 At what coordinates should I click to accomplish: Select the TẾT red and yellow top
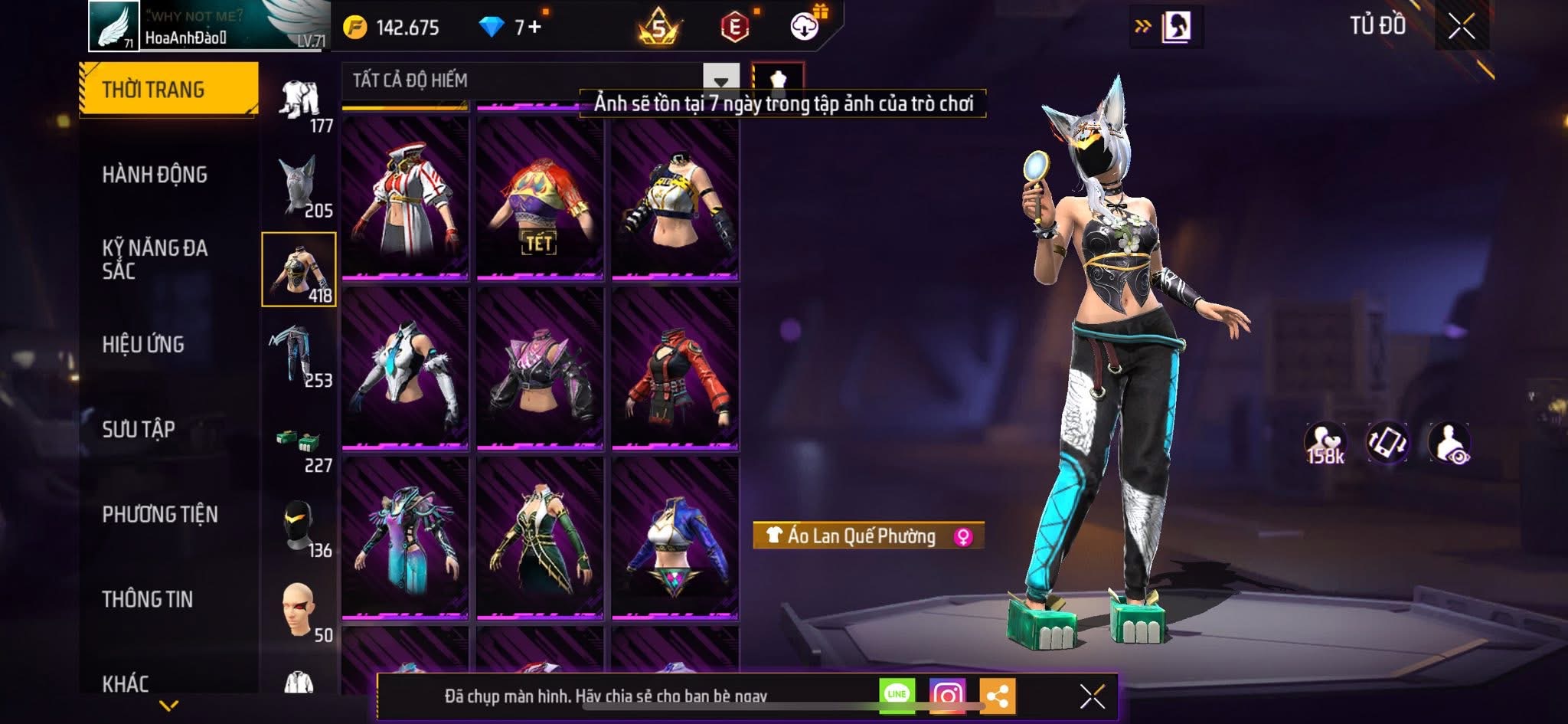coord(540,199)
